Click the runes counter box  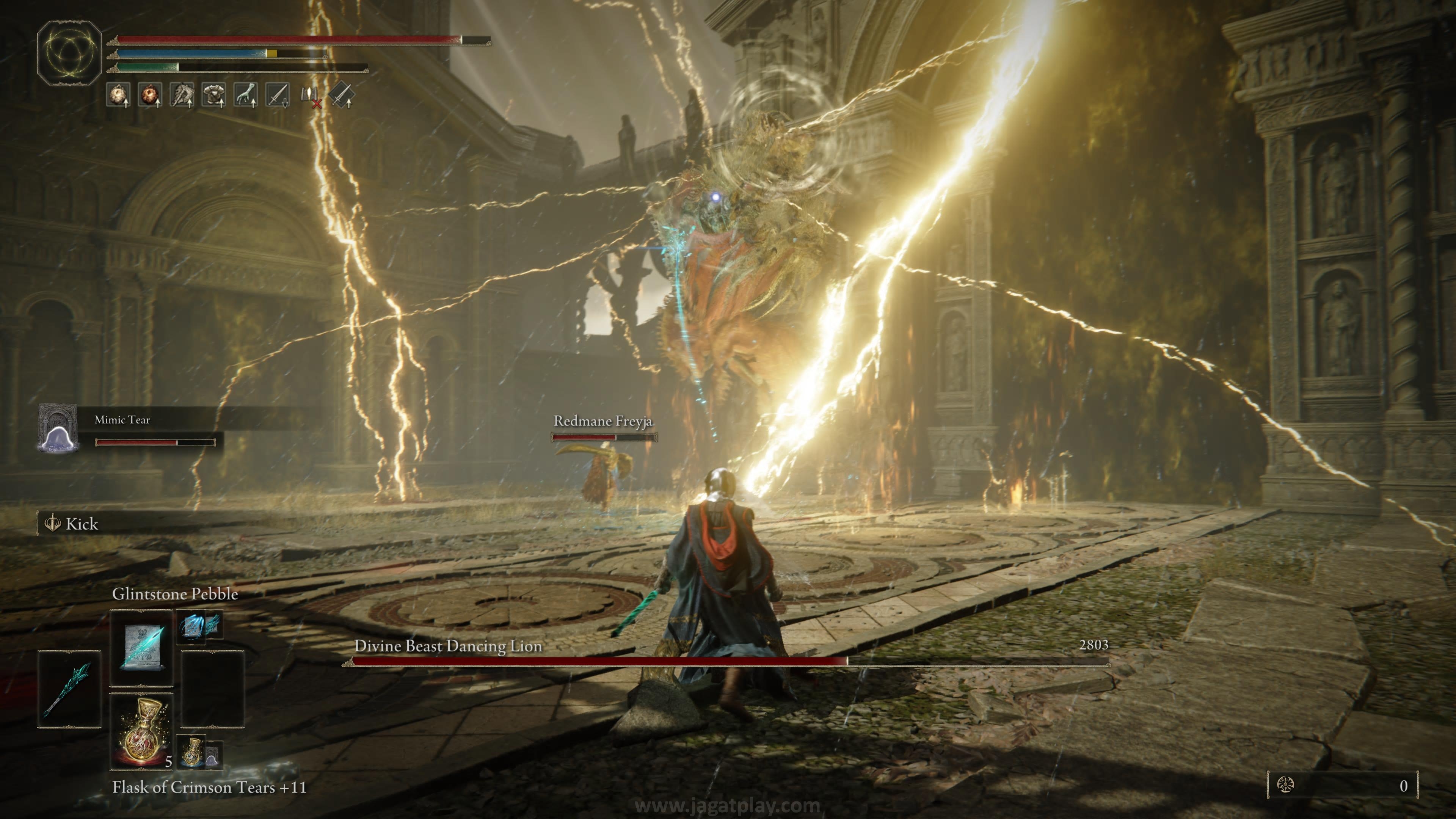(x=1342, y=785)
